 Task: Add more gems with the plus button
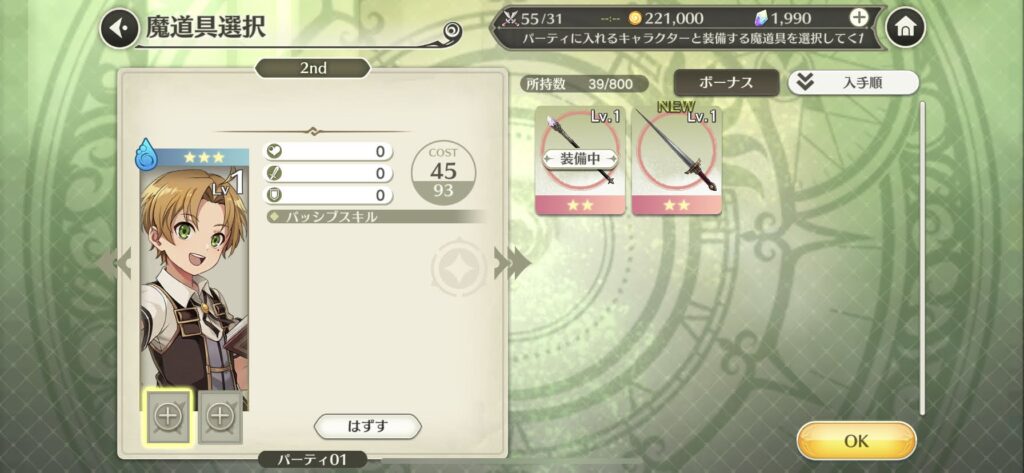[858, 18]
